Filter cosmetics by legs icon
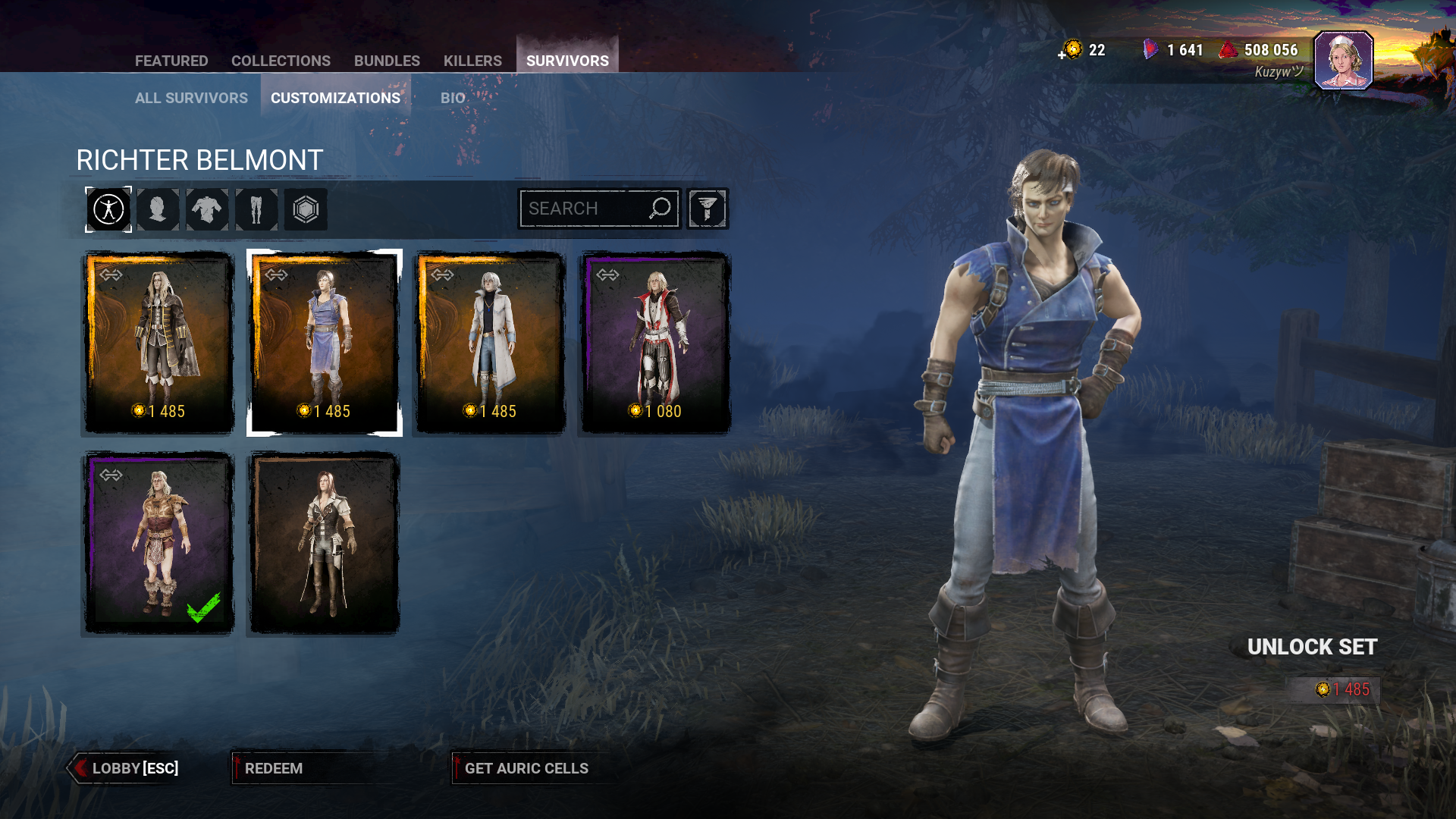The width and height of the screenshot is (1456, 819). click(256, 209)
